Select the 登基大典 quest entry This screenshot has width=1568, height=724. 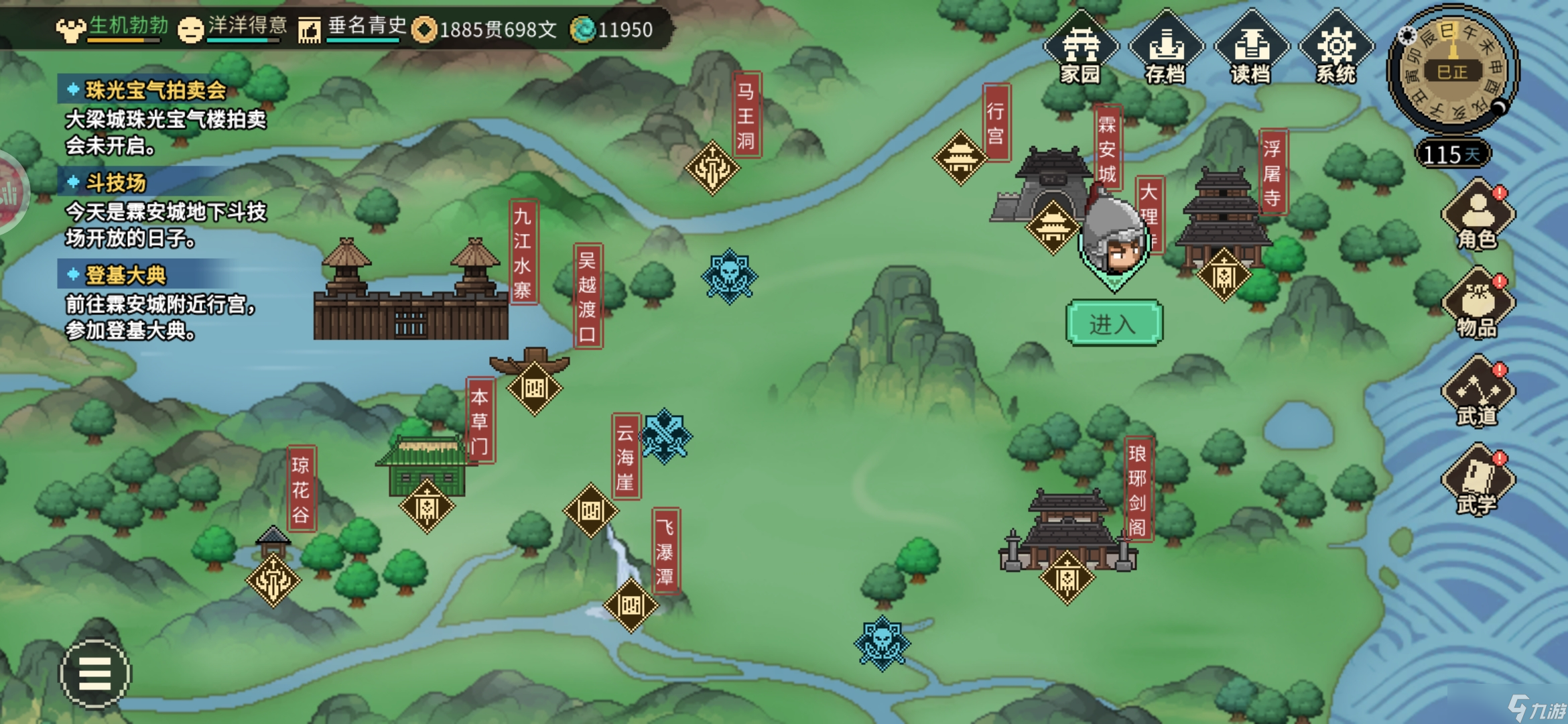click(x=125, y=275)
